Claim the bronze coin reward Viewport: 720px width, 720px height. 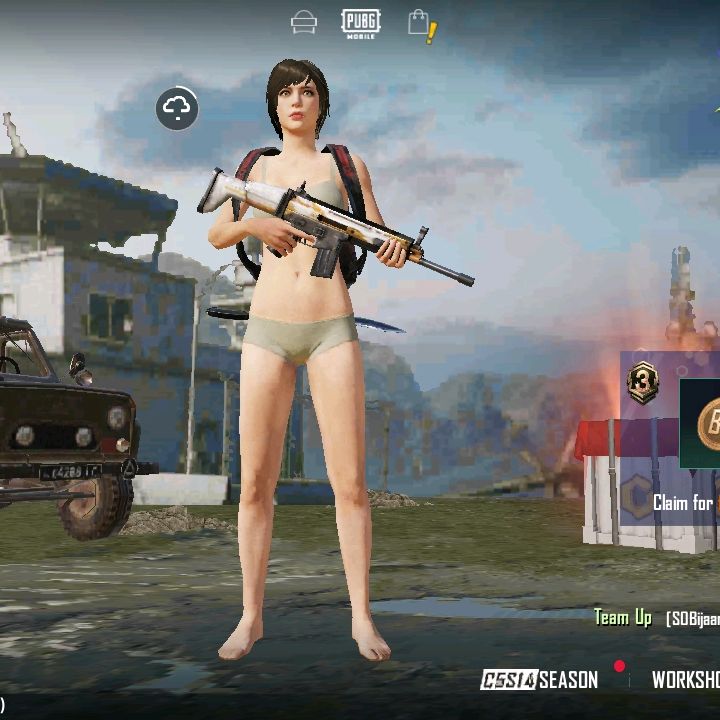click(706, 423)
